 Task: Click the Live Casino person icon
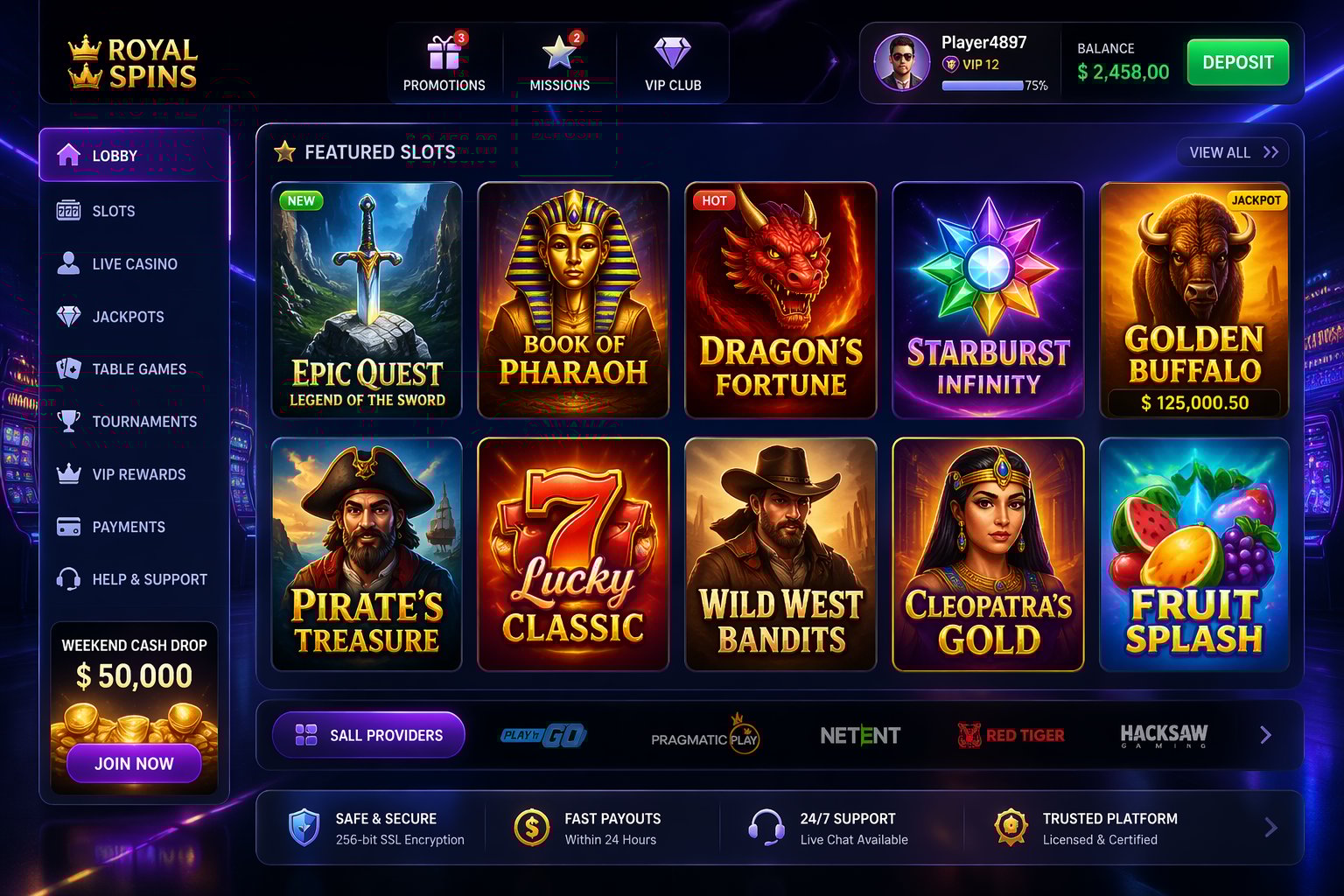68,263
